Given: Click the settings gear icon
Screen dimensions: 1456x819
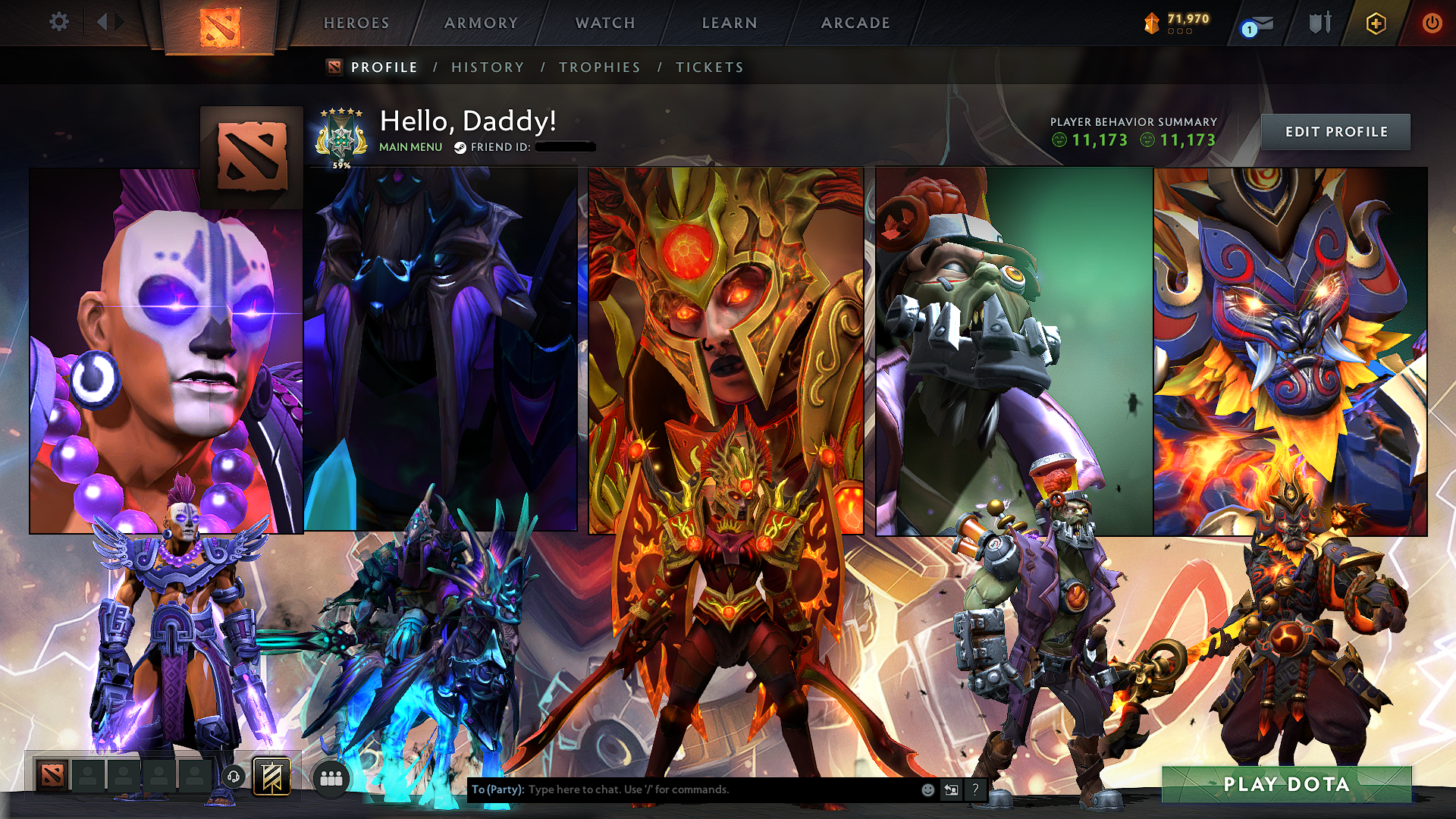Looking at the screenshot, I should click(58, 23).
